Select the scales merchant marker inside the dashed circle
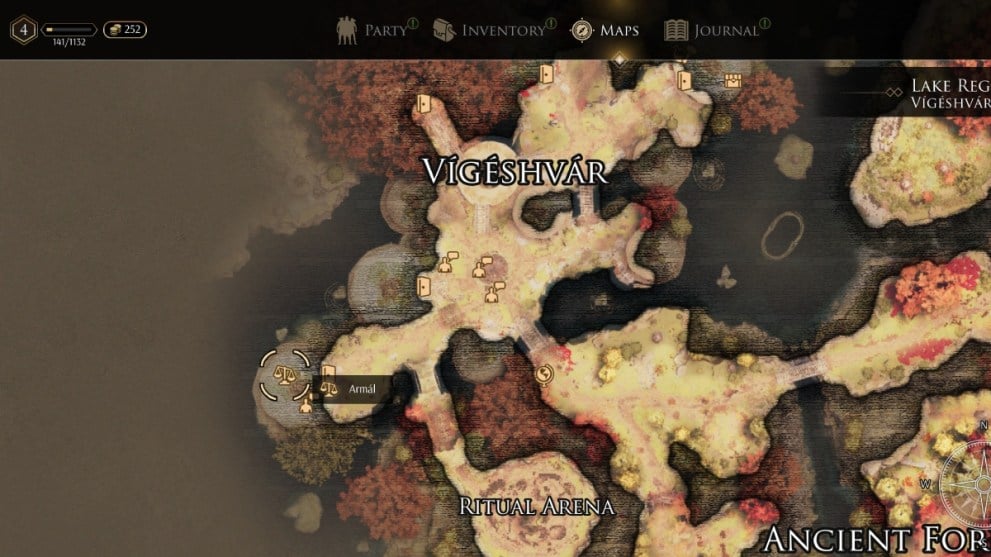This screenshot has height=557, width=991. [x=285, y=376]
